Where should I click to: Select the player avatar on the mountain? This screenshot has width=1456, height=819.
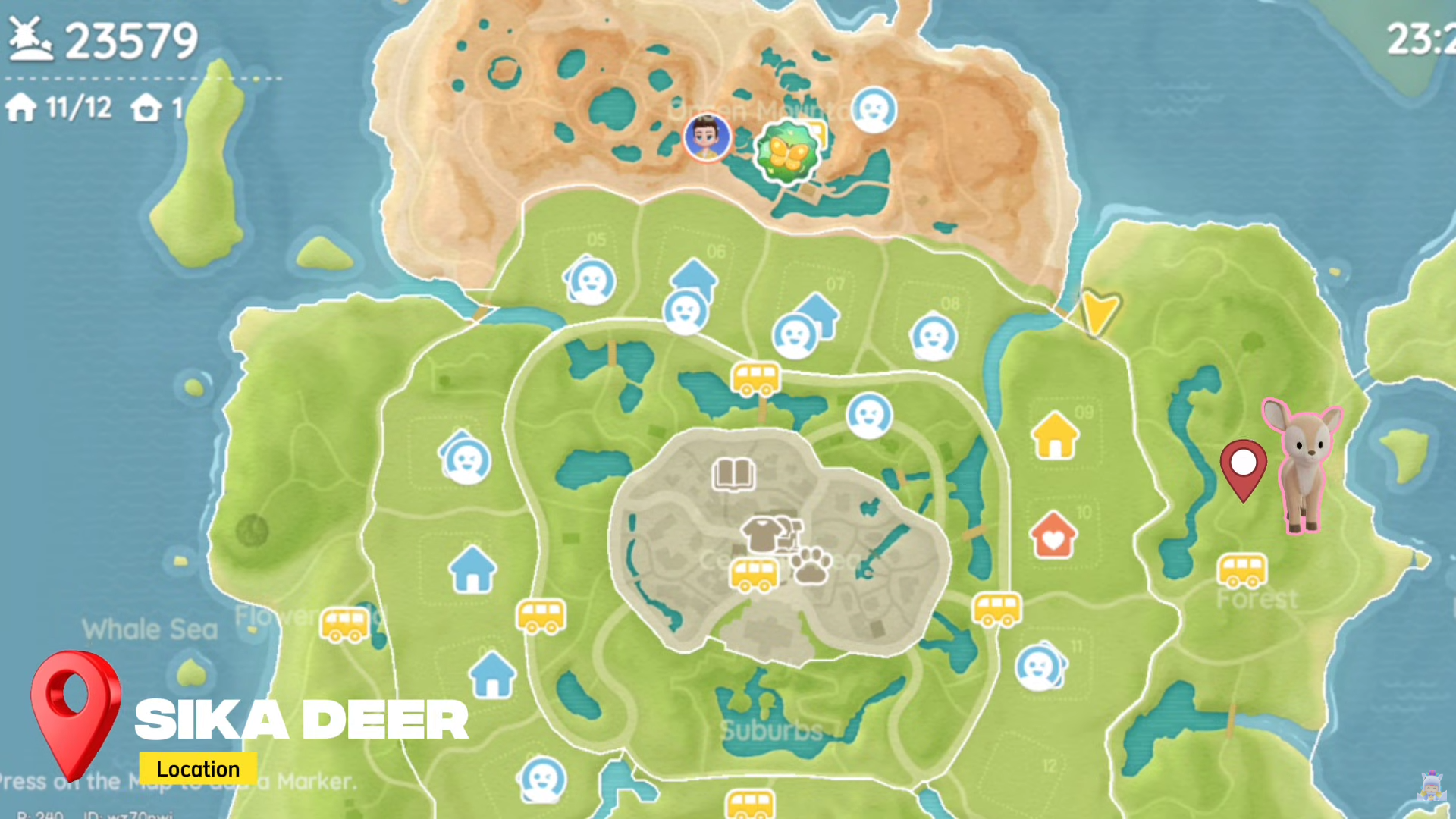[707, 138]
